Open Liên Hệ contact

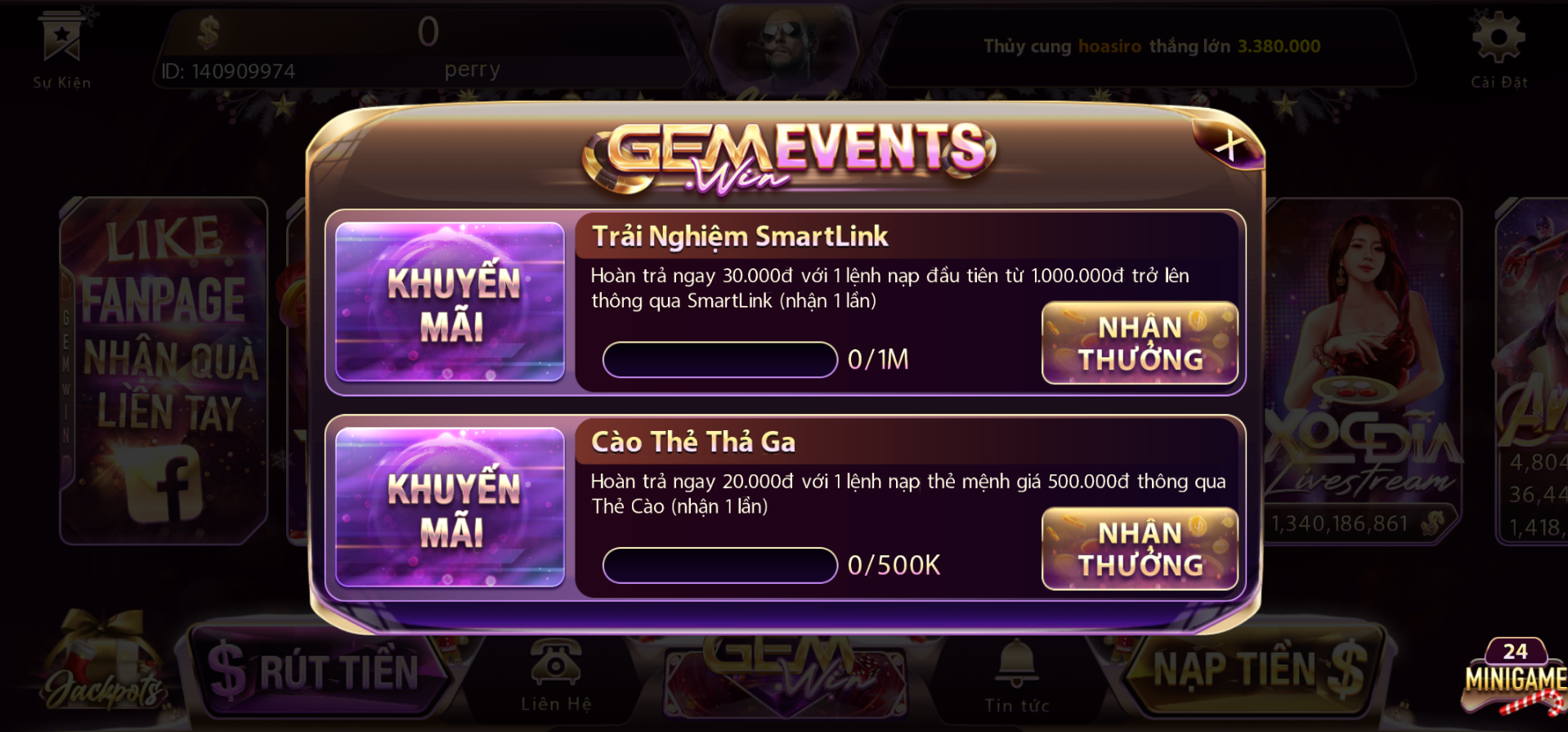pyautogui.click(x=556, y=675)
